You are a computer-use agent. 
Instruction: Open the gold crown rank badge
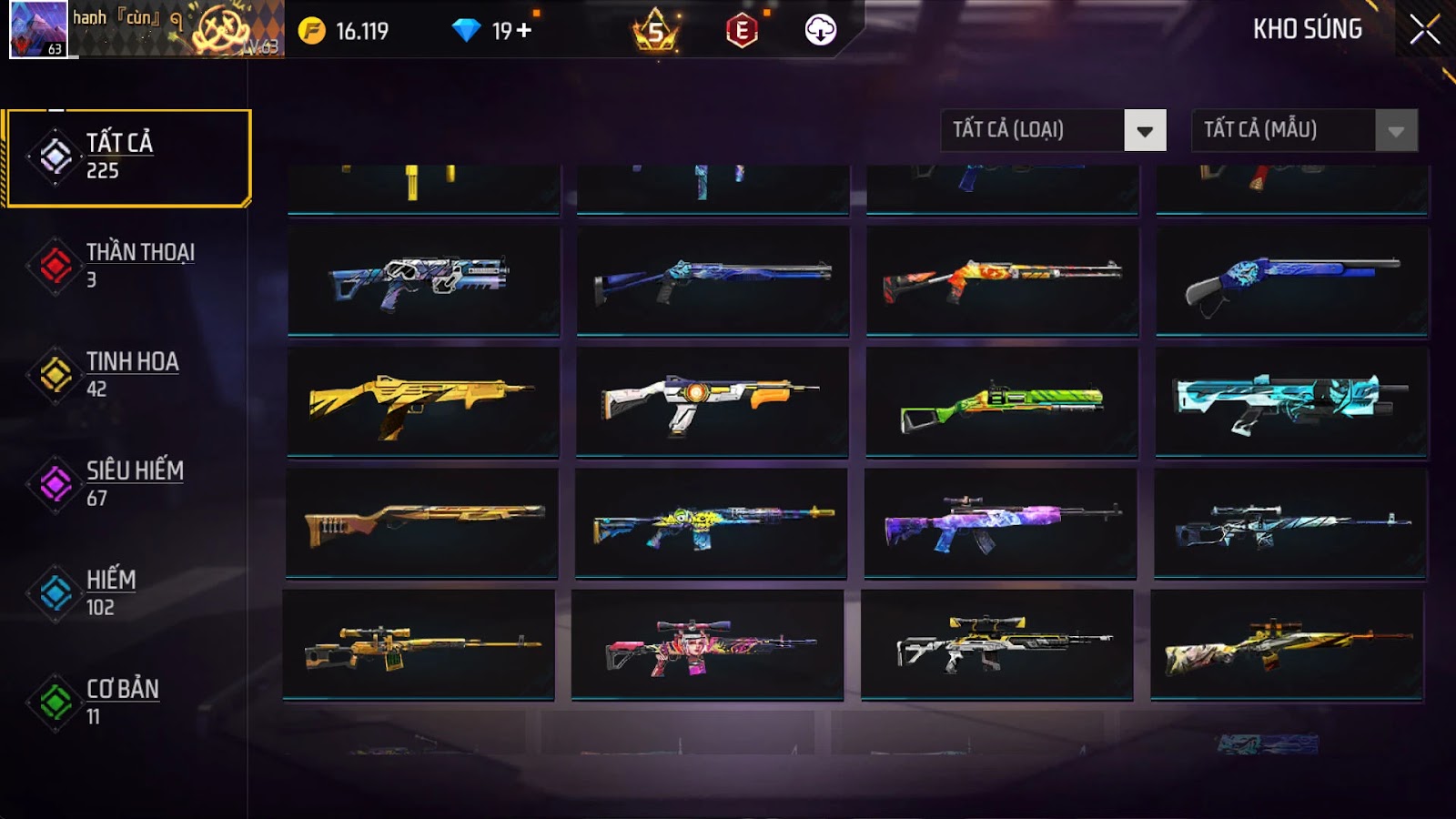tap(655, 32)
